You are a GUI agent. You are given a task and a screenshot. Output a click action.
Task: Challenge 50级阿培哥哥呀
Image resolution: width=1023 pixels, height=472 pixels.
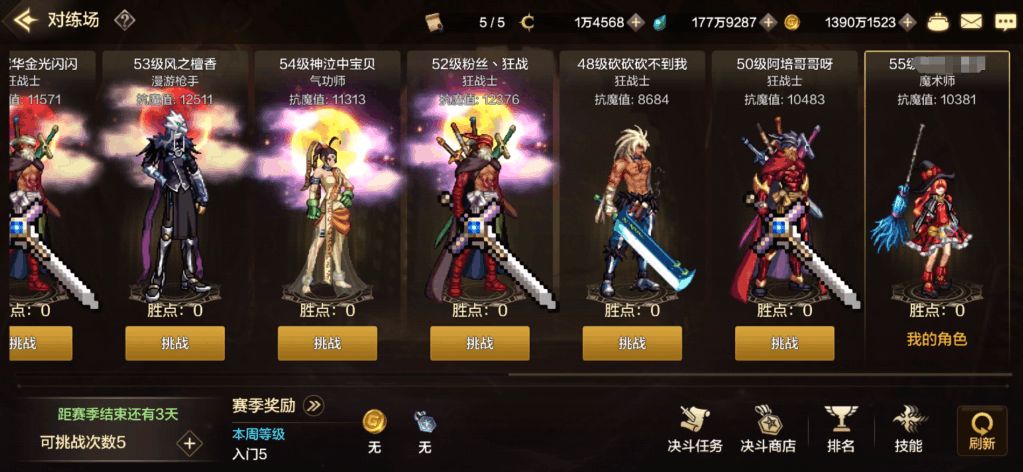pyautogui.click(x=784, y=343)
